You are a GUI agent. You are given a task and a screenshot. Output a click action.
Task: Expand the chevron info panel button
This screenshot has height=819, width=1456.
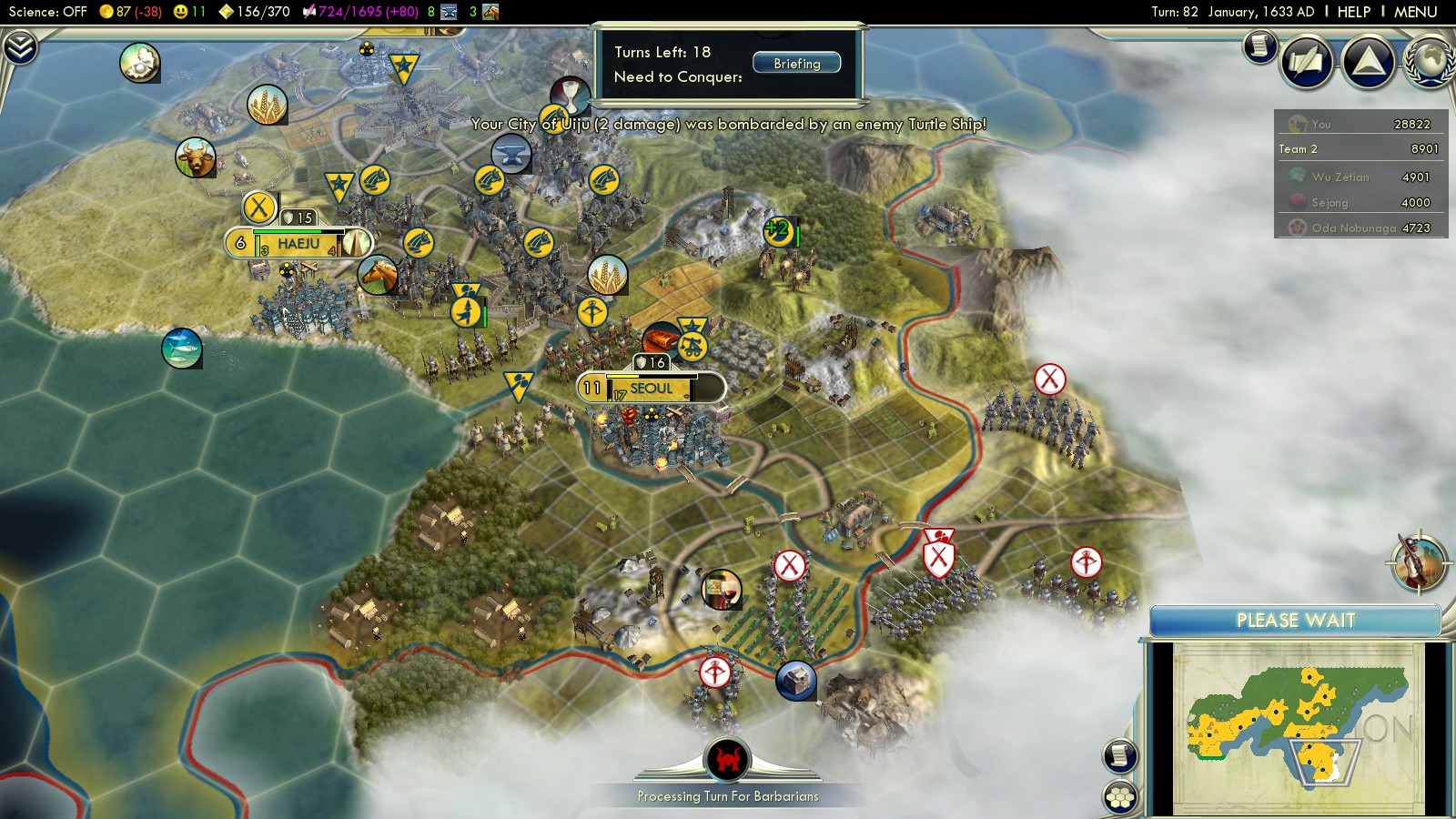click(x=20, y=47)
